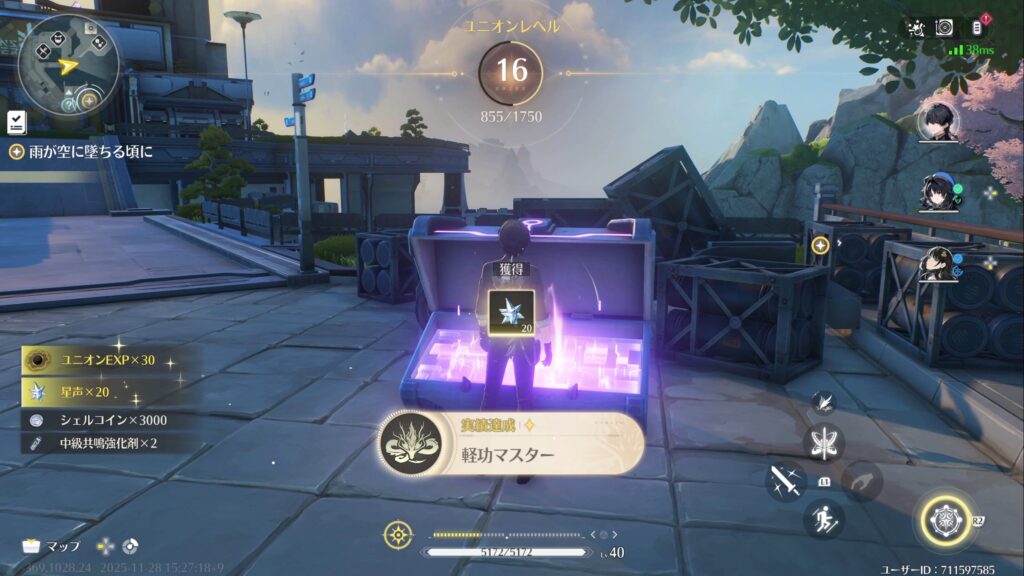Activate the glowing yellow-ring skill button
Screen dimensions: 1024x576
[943, 520]
